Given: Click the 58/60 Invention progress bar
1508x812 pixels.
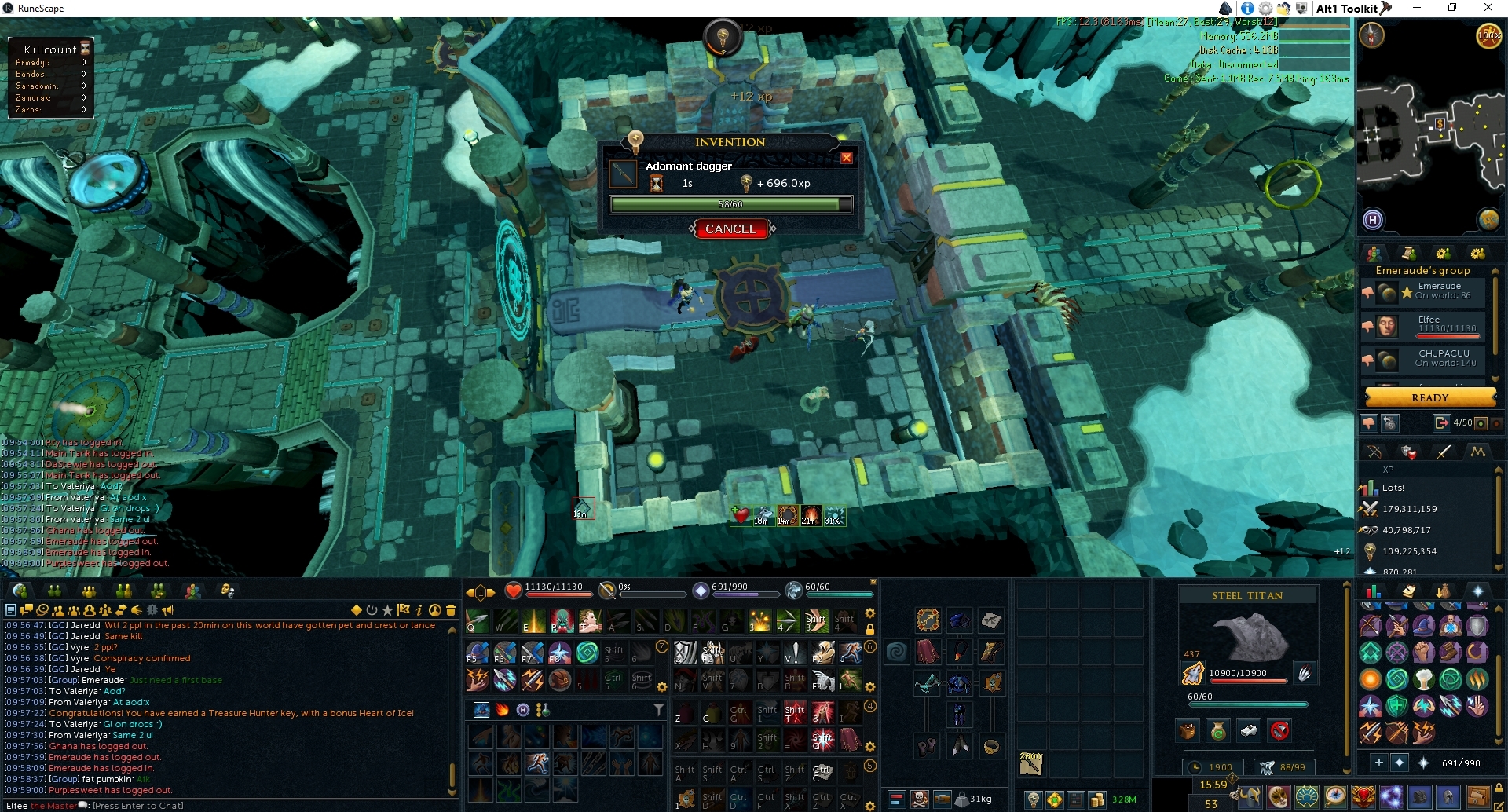Looking at the screenshot, I should tap(730, 204).
